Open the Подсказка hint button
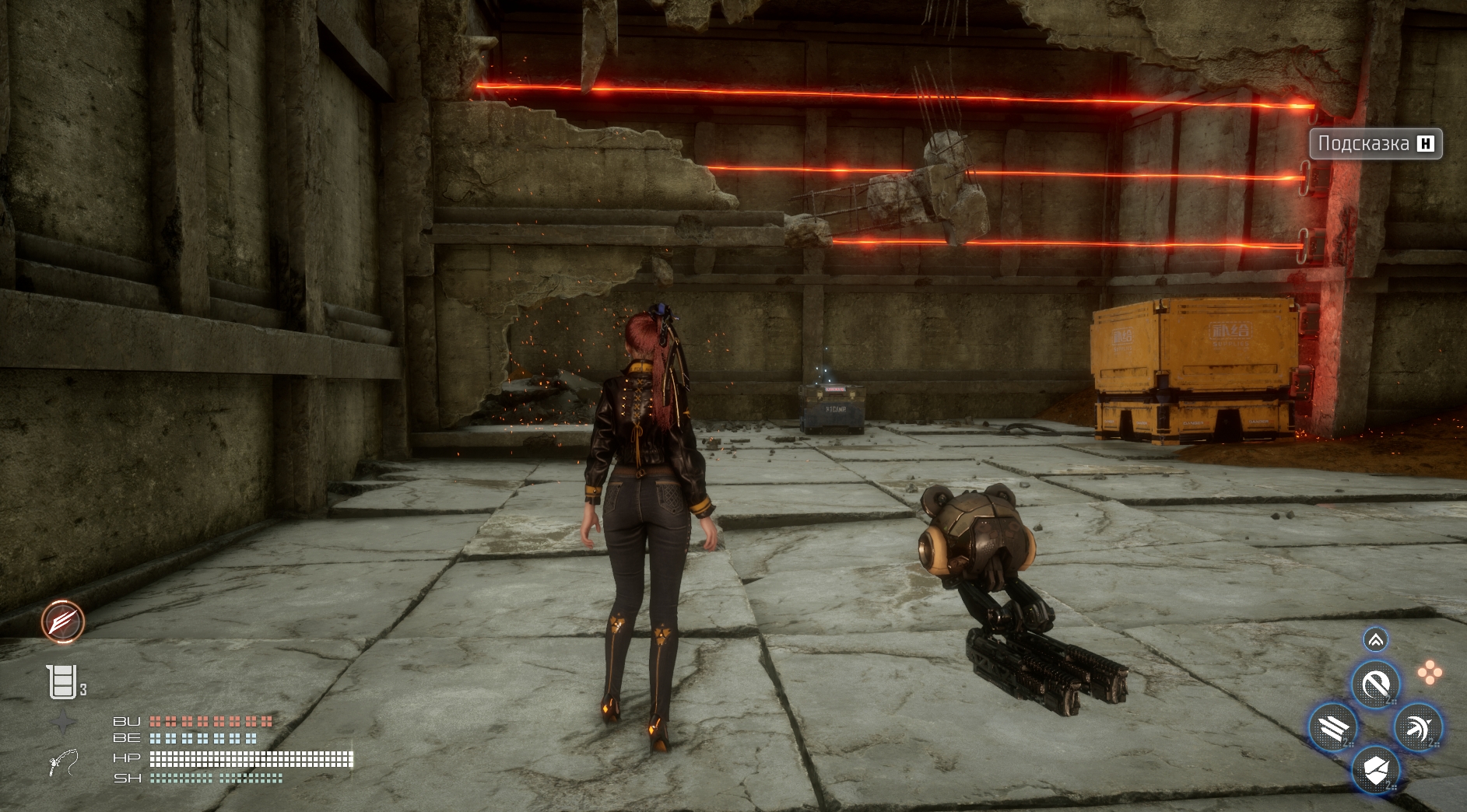This screenshot has height=812, width=1467. [x=1375, y=144]
